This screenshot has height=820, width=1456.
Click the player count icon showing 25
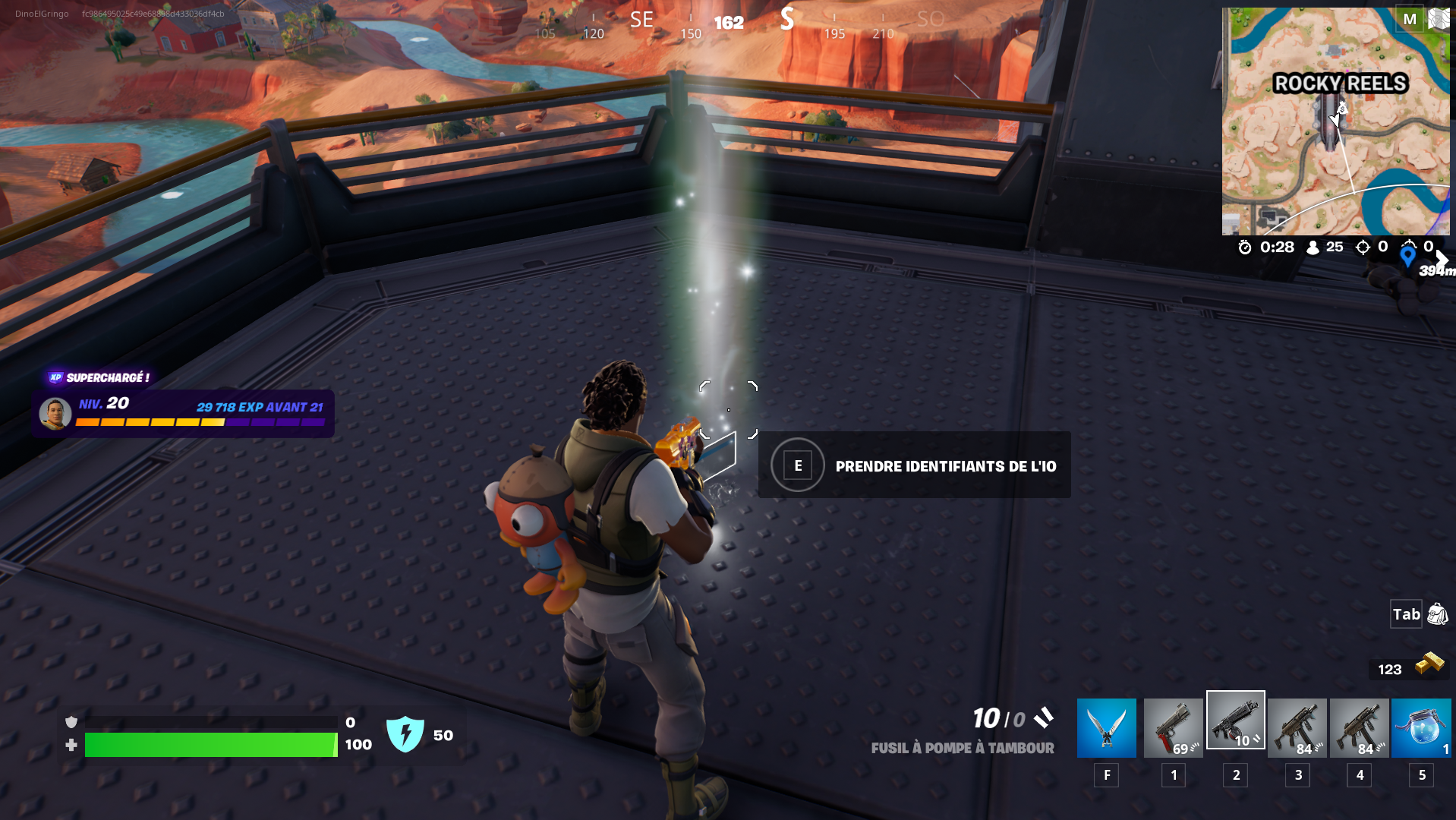[1312, 246]
